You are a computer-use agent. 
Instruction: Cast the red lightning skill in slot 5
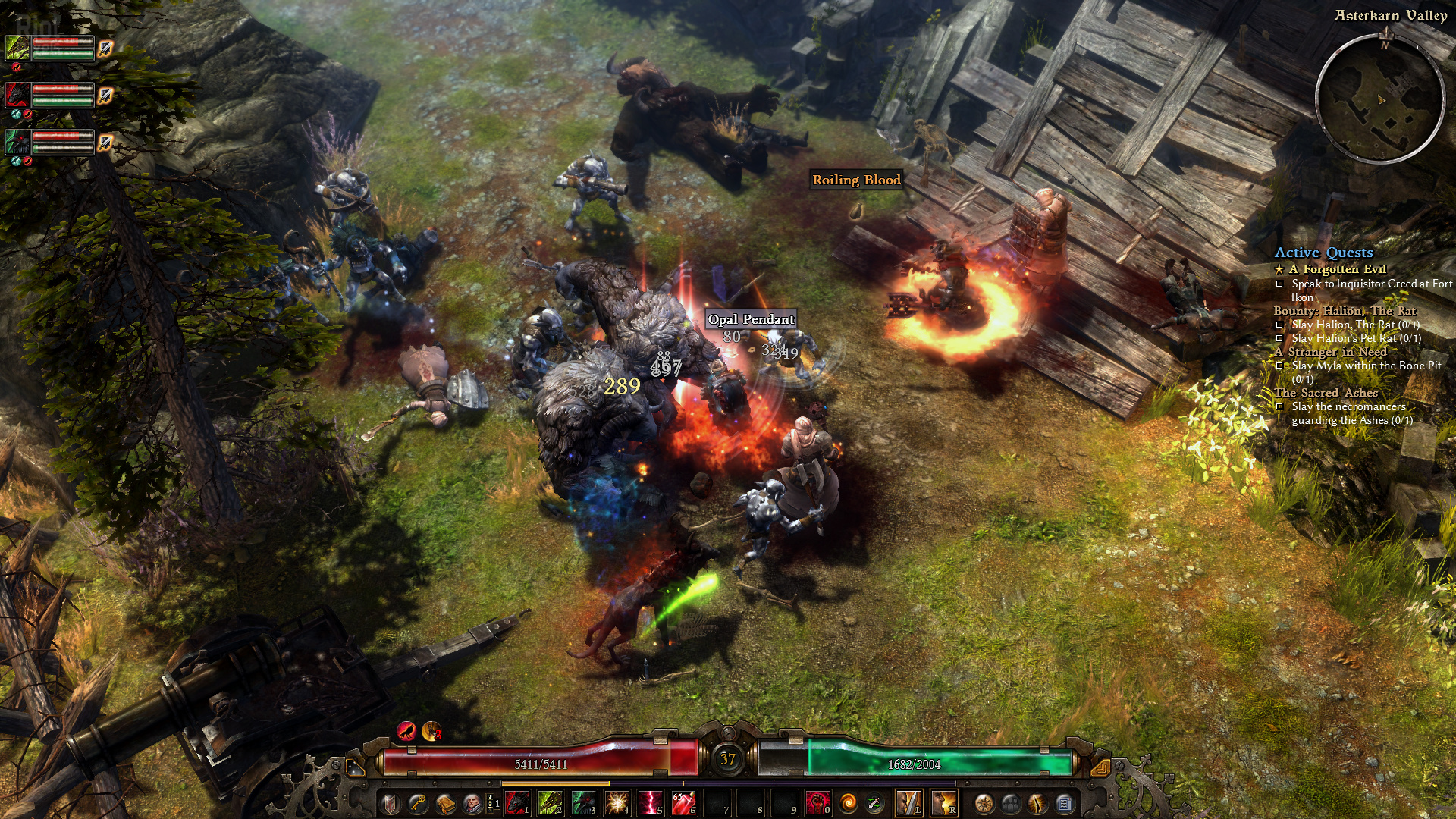tap(650, 803)
